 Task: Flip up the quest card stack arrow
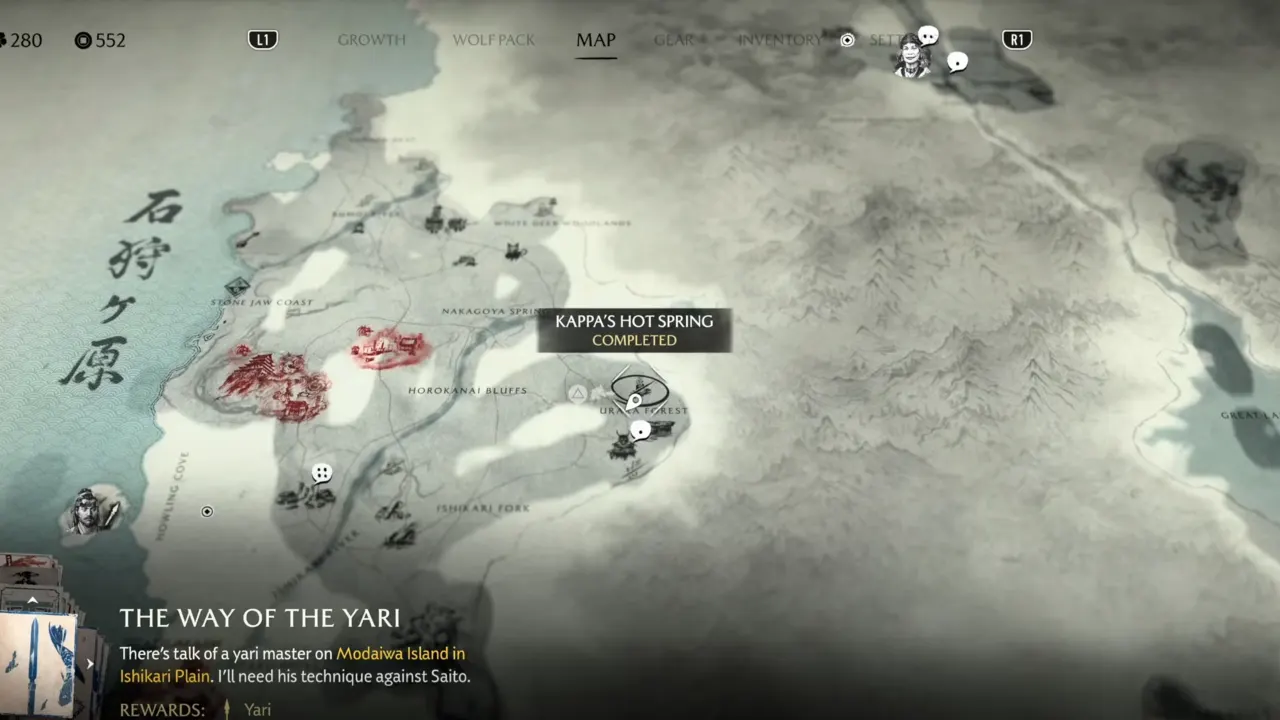coord(32,601)
